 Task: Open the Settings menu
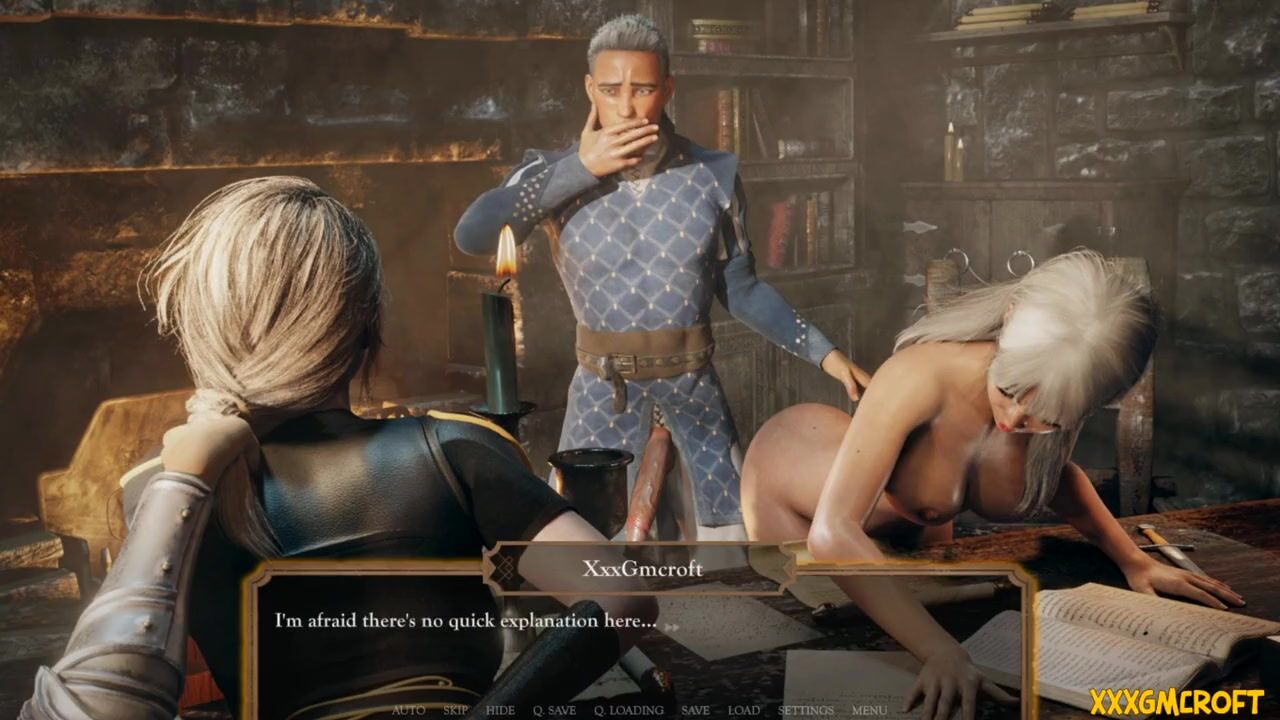tap(805, 710)
